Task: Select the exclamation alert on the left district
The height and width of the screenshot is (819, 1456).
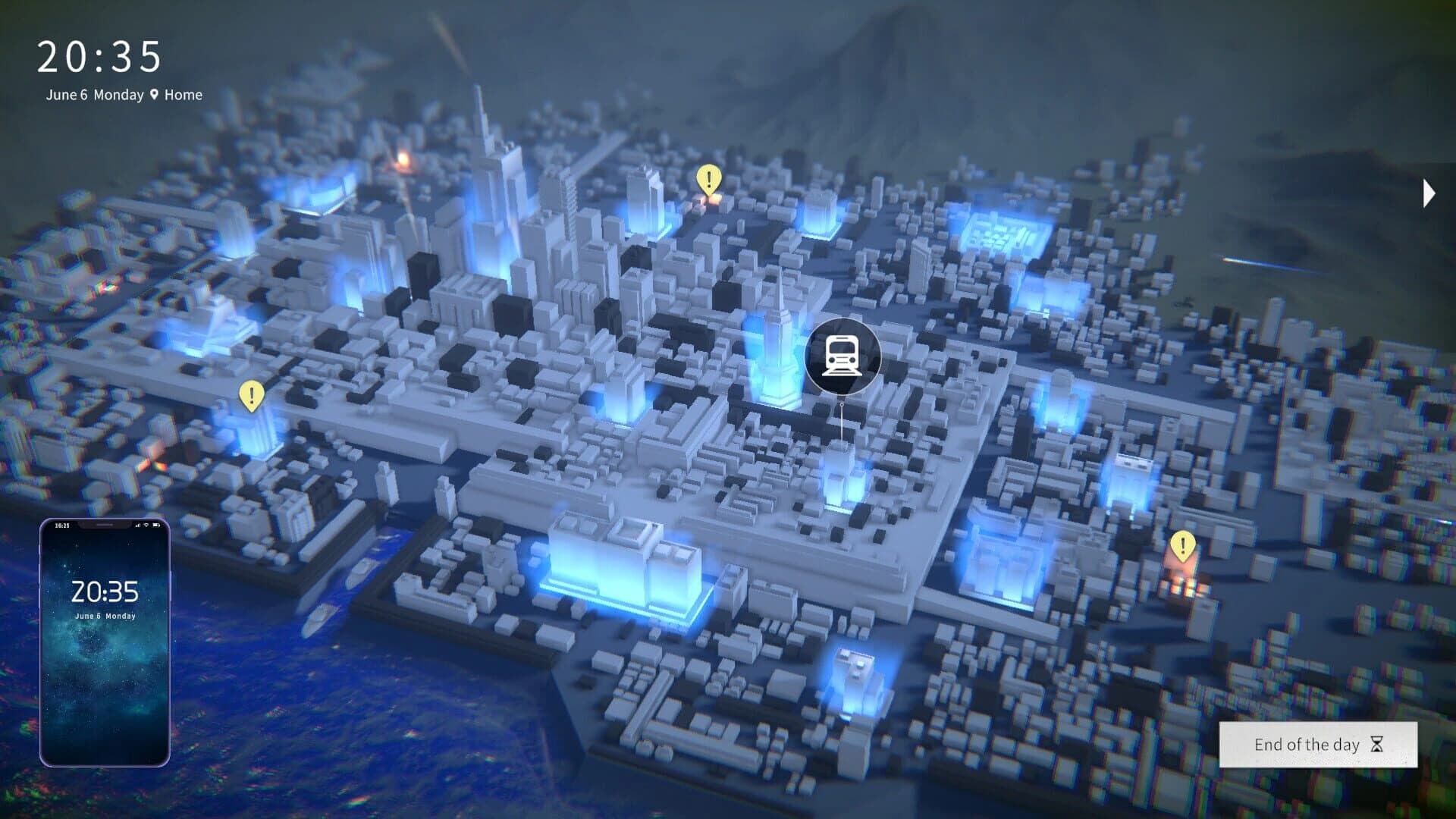Action: [250, 394]
